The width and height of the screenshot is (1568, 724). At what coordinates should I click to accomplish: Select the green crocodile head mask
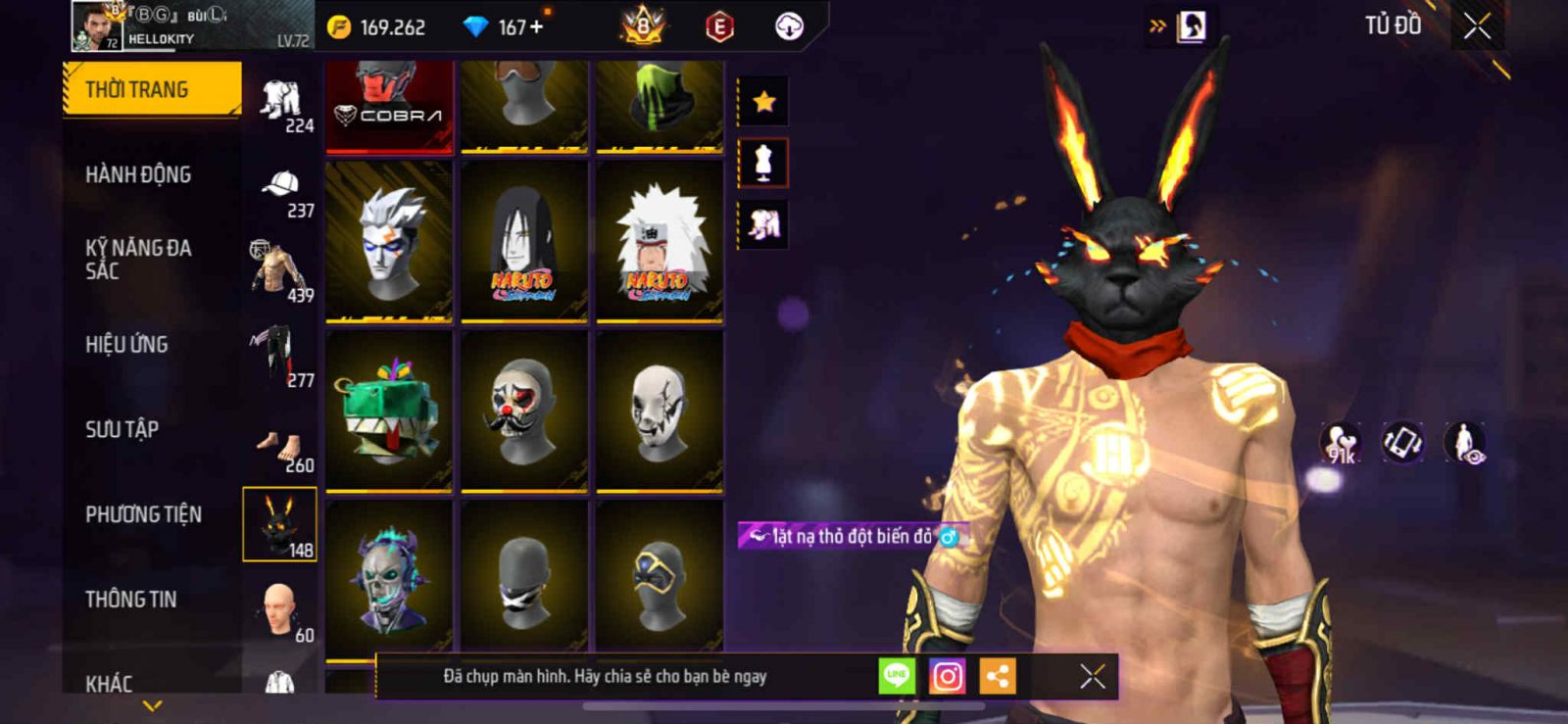coord(389,411)
